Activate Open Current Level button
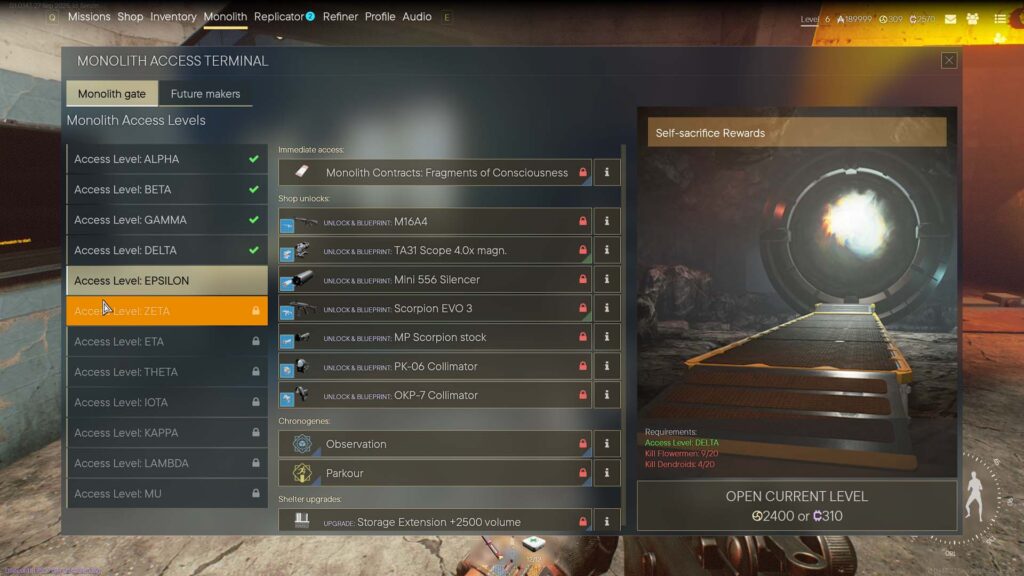1024x576 pixels. pos(796,506)
